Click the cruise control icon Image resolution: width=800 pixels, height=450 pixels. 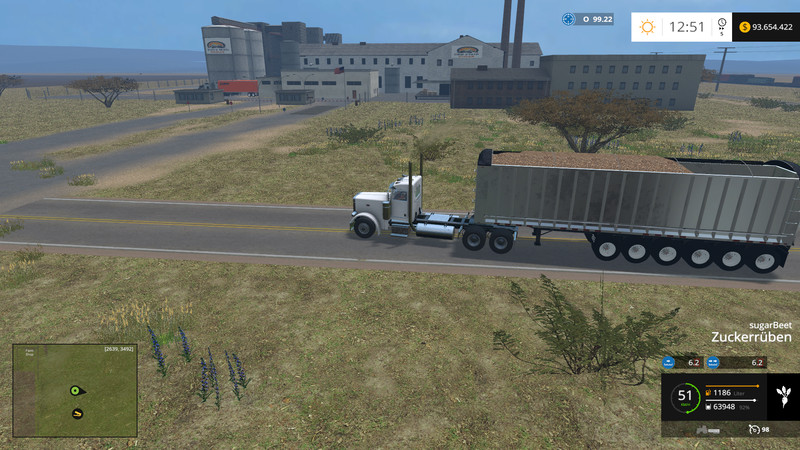753,429
